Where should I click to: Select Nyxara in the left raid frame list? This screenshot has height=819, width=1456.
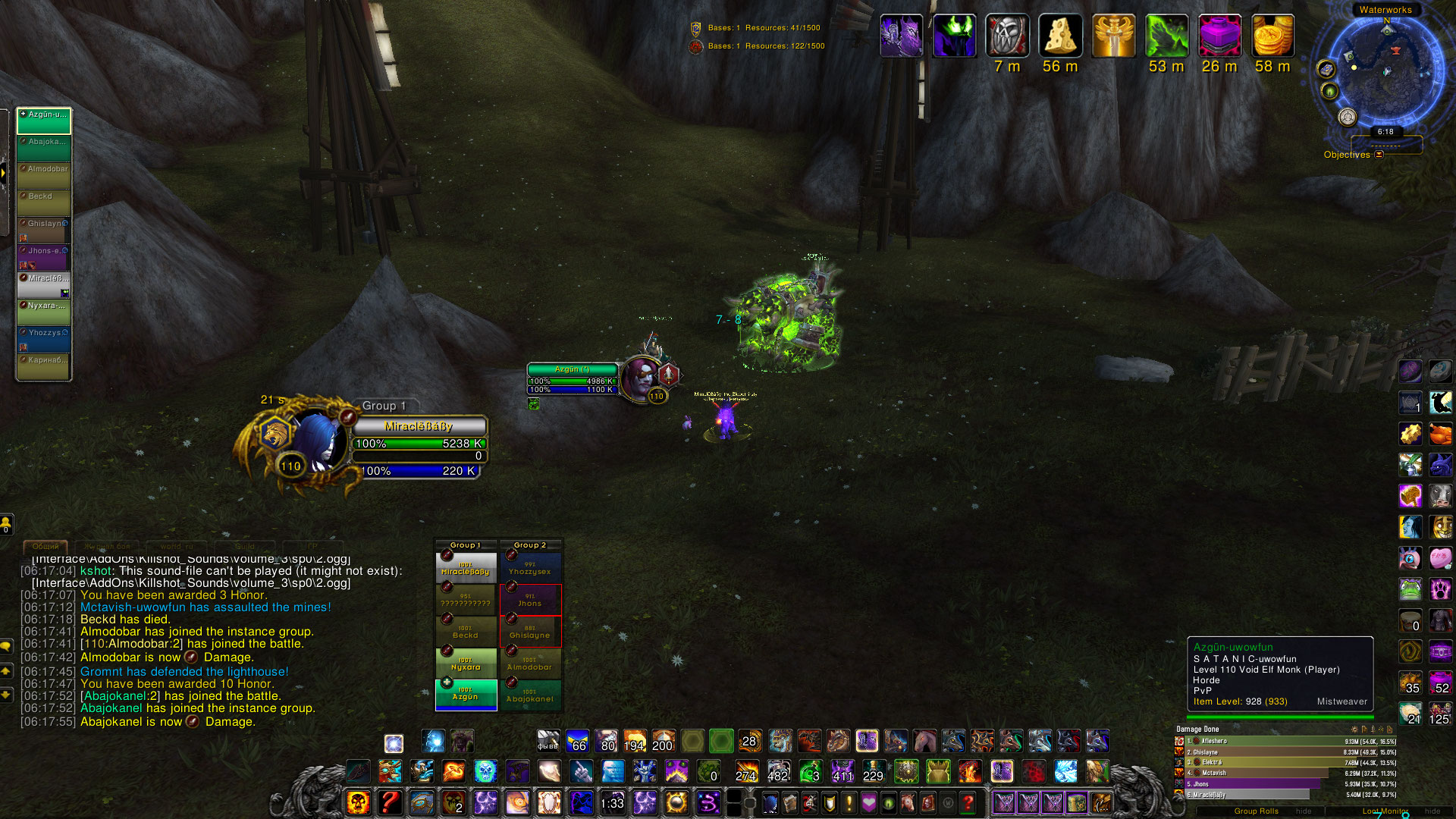[x=44, y=311]
